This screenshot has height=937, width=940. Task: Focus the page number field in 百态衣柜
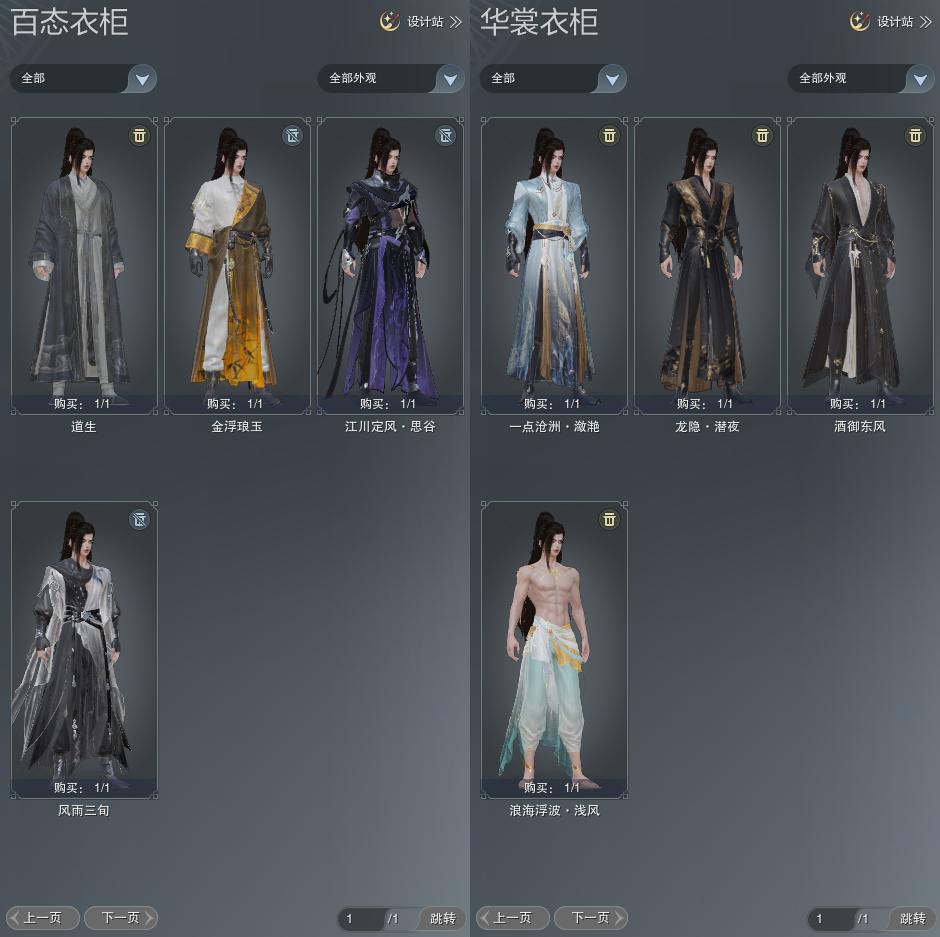click(360, 918)
